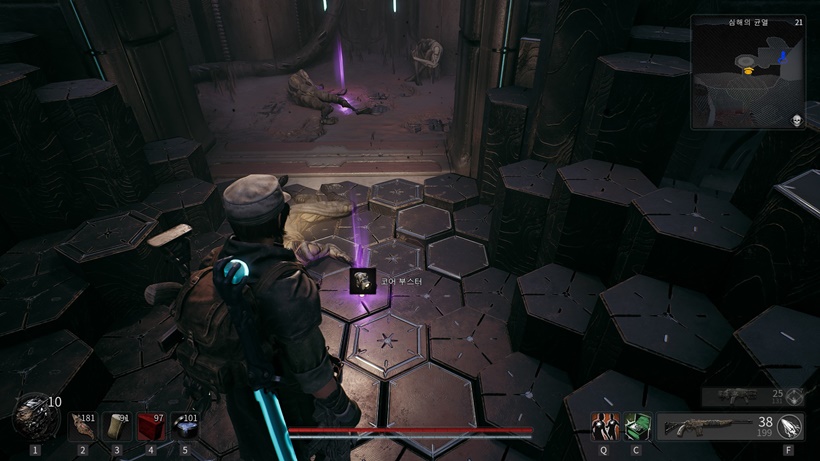Open the minimap in the corner

point(748,71)
